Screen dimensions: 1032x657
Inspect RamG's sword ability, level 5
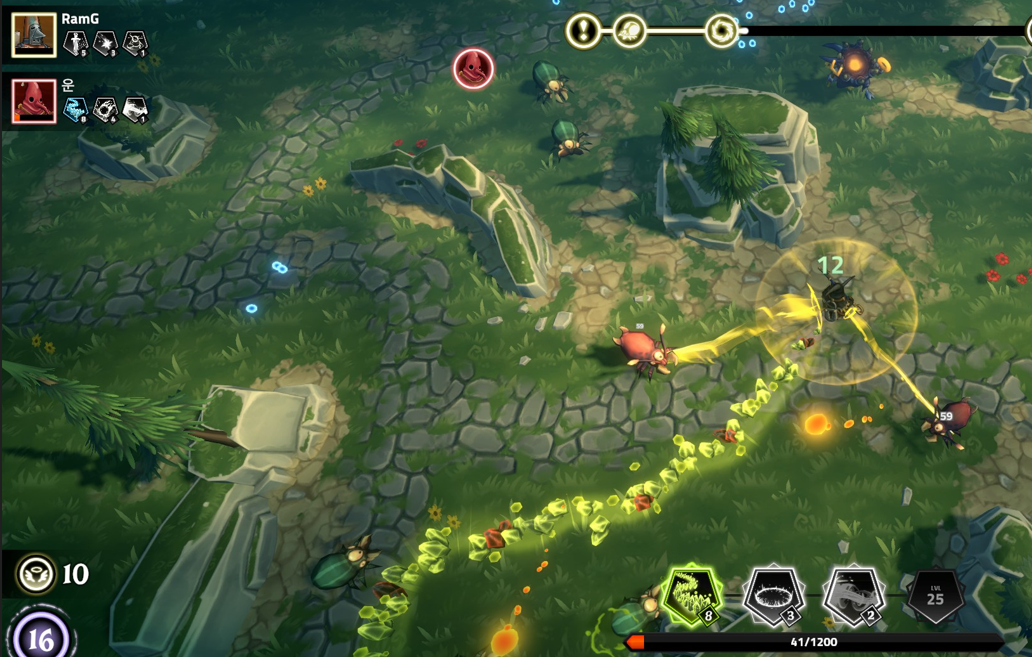[x=76, y=43]
